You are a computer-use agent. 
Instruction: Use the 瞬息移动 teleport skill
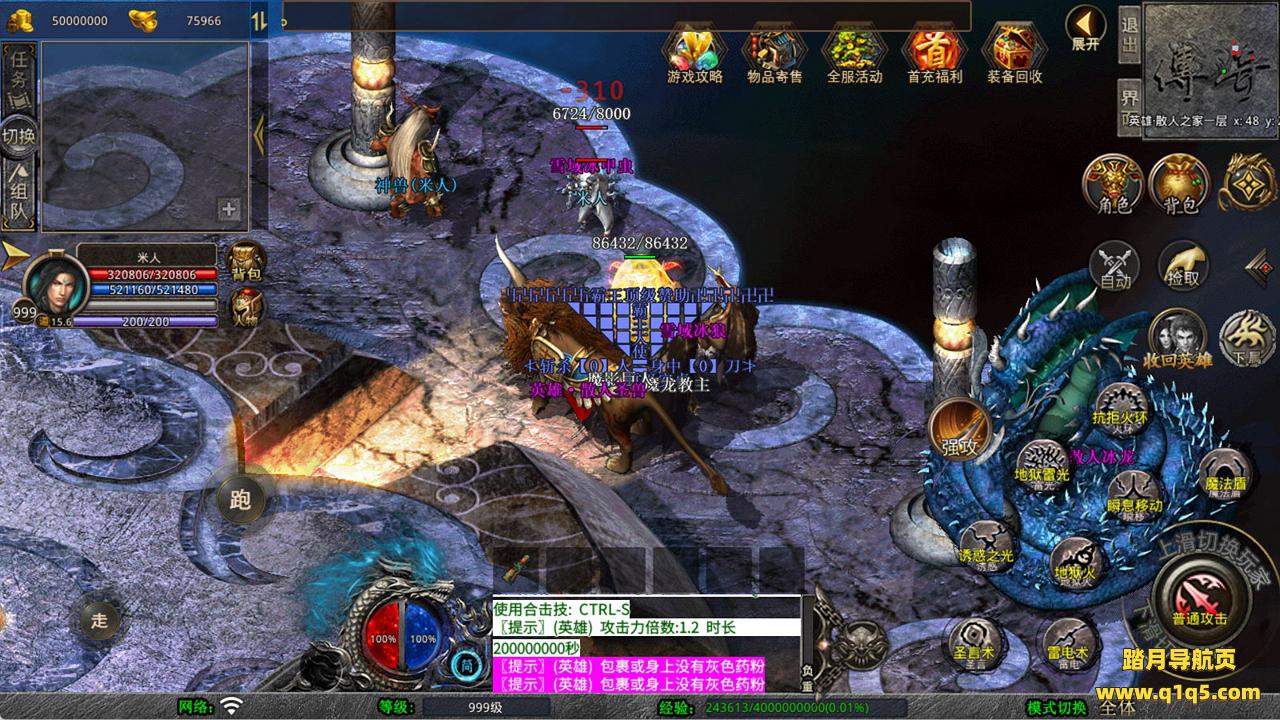pyautogui.click(x=1134, y=496)
